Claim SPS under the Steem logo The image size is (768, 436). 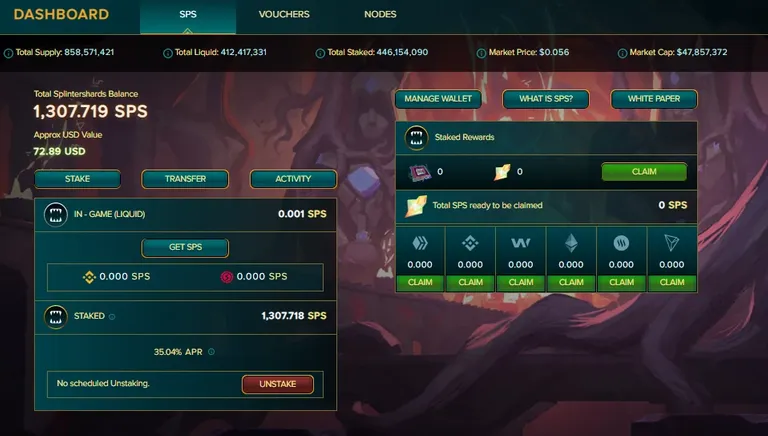(x=621, y=283)
